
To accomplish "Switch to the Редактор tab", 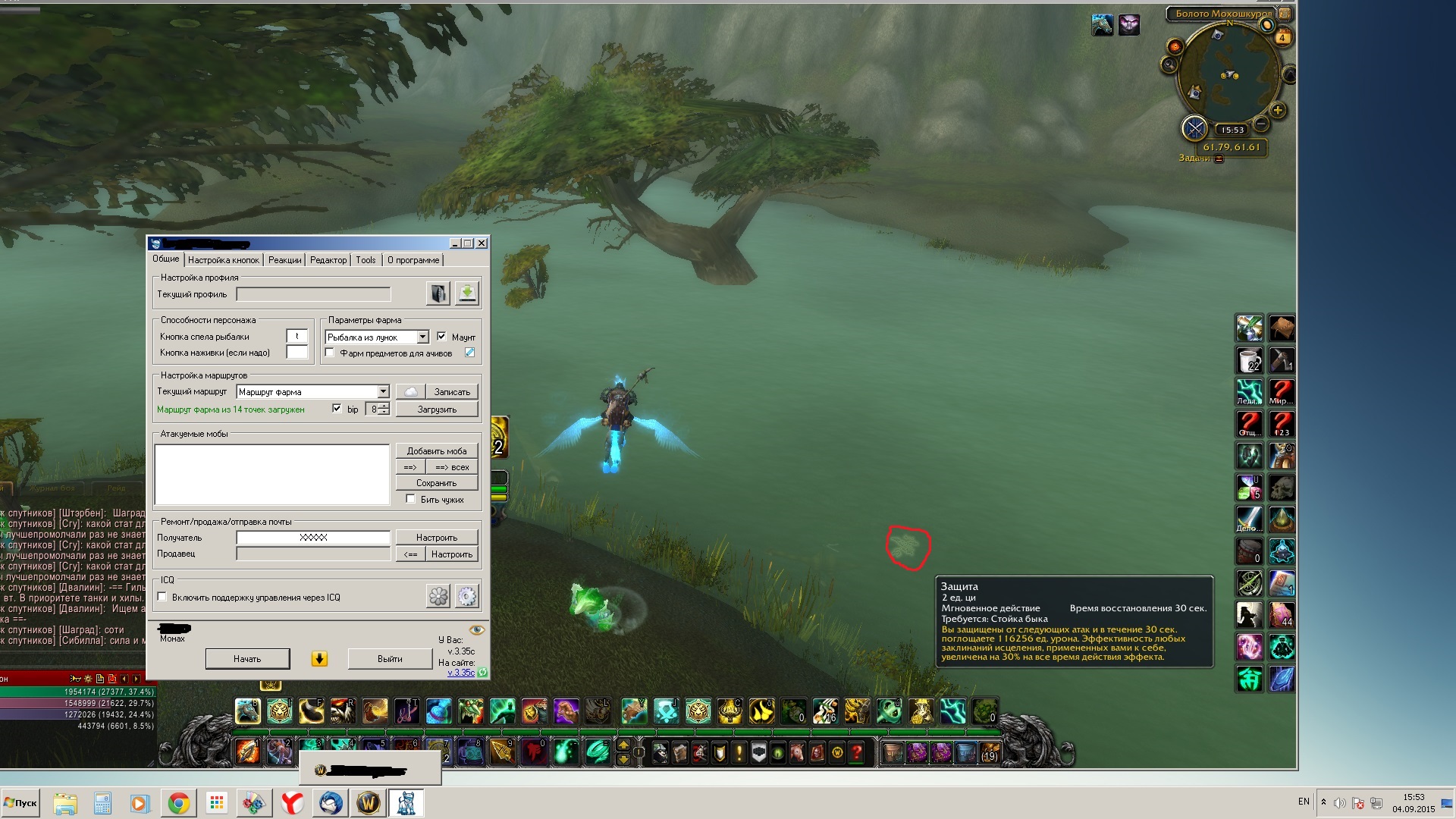I will (x=328, y=260).
